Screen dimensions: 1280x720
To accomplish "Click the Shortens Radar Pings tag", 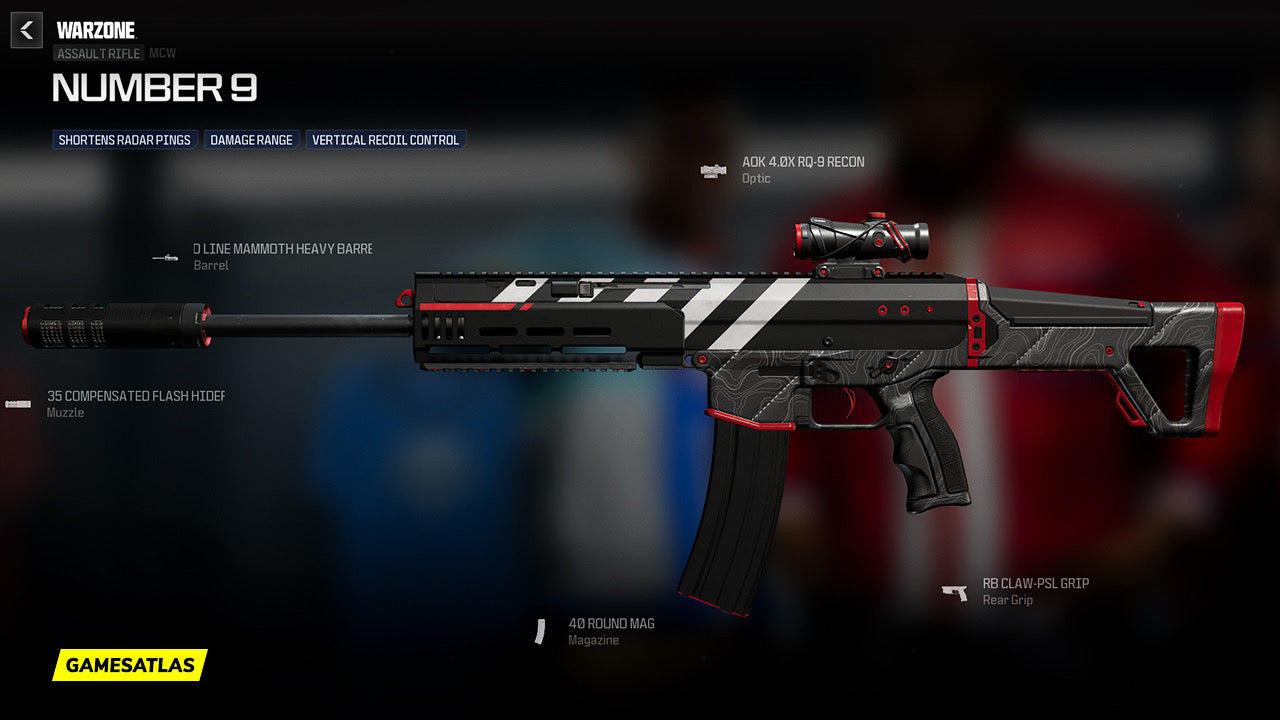I will 125,140.
